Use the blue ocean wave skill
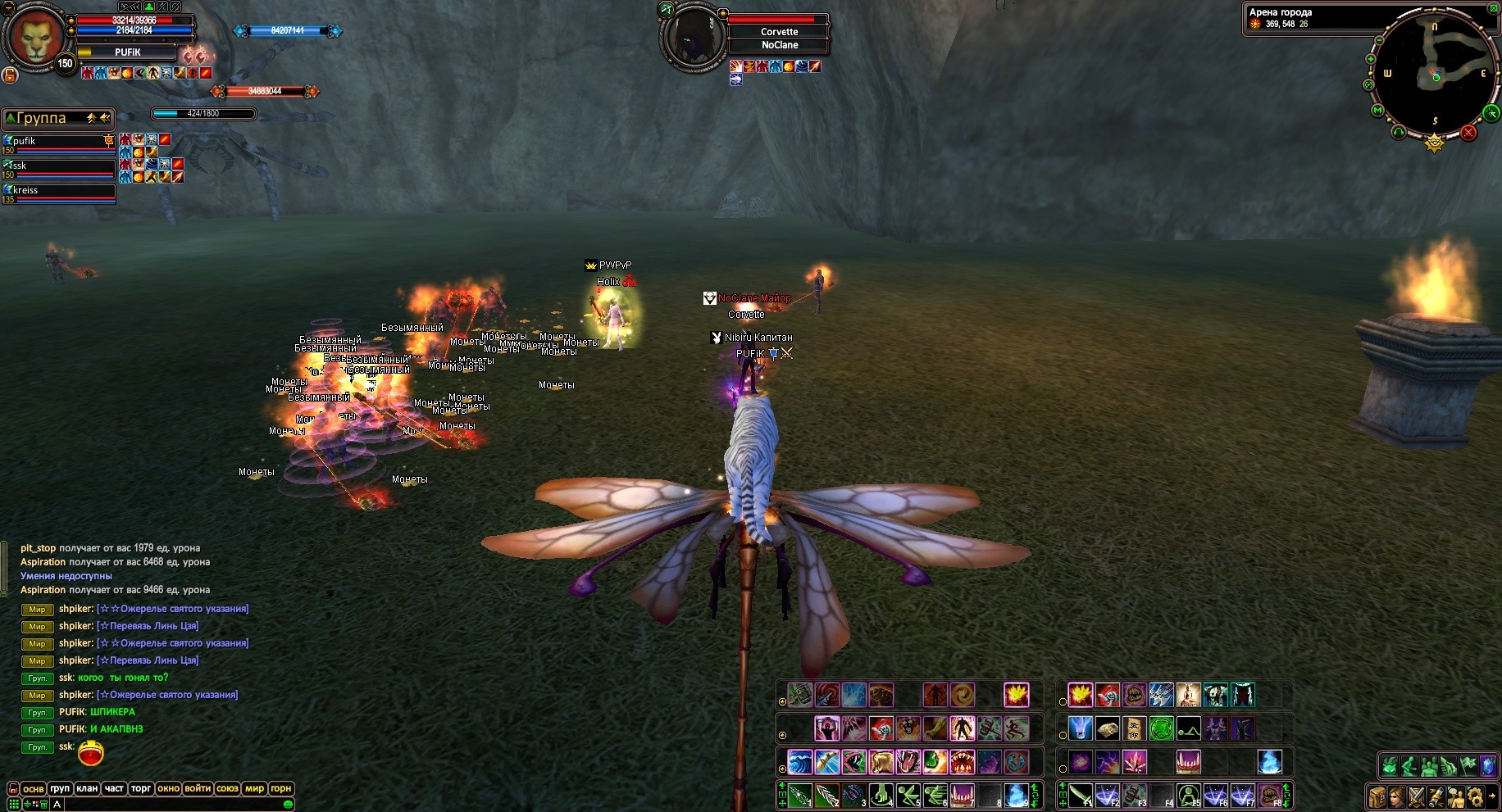This screenshot has width=1502, height=812. tap(799, 762)
